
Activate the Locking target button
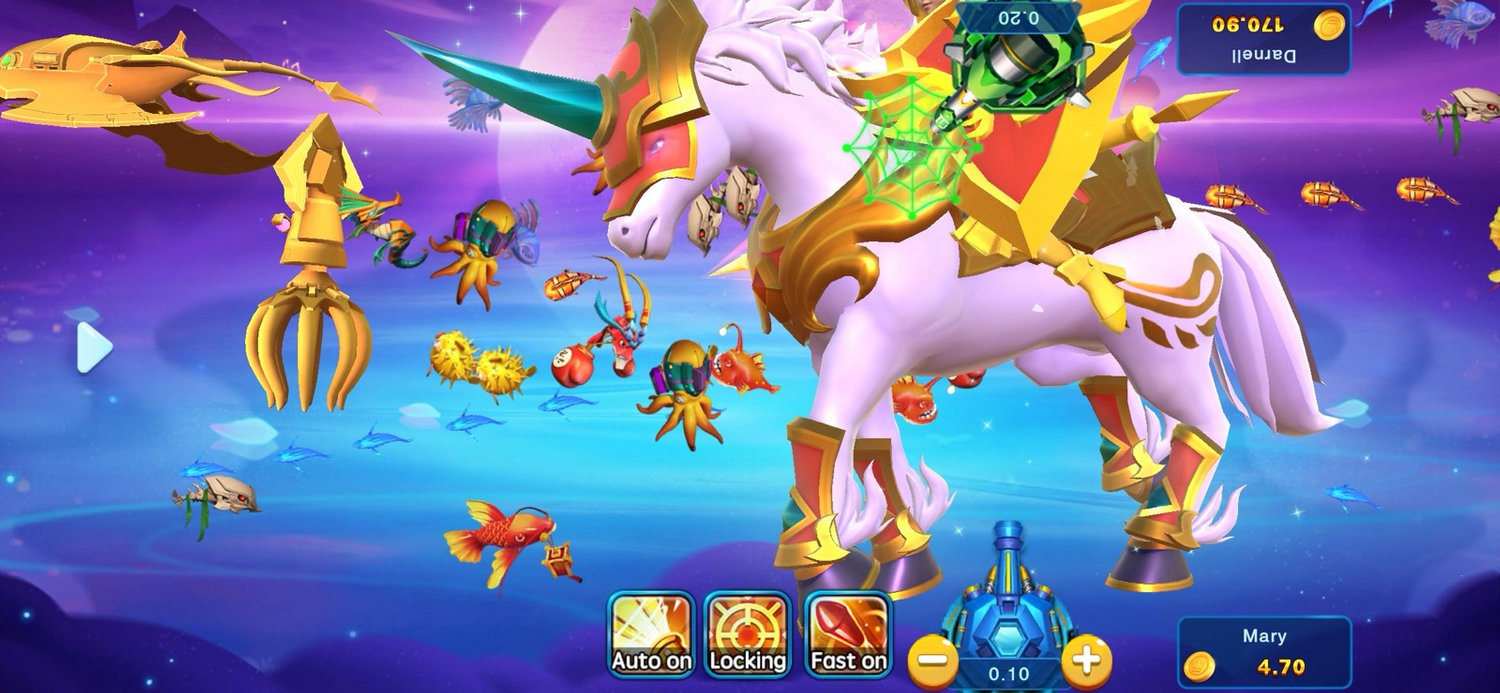[747, 635]
